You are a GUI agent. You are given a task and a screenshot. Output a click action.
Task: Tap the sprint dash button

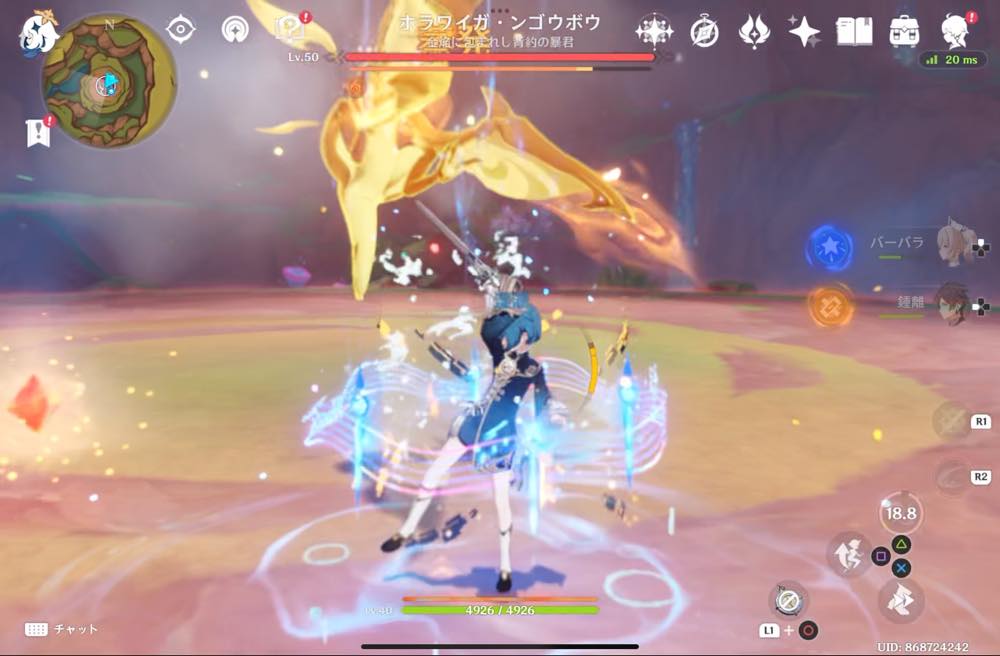[849, 555]
